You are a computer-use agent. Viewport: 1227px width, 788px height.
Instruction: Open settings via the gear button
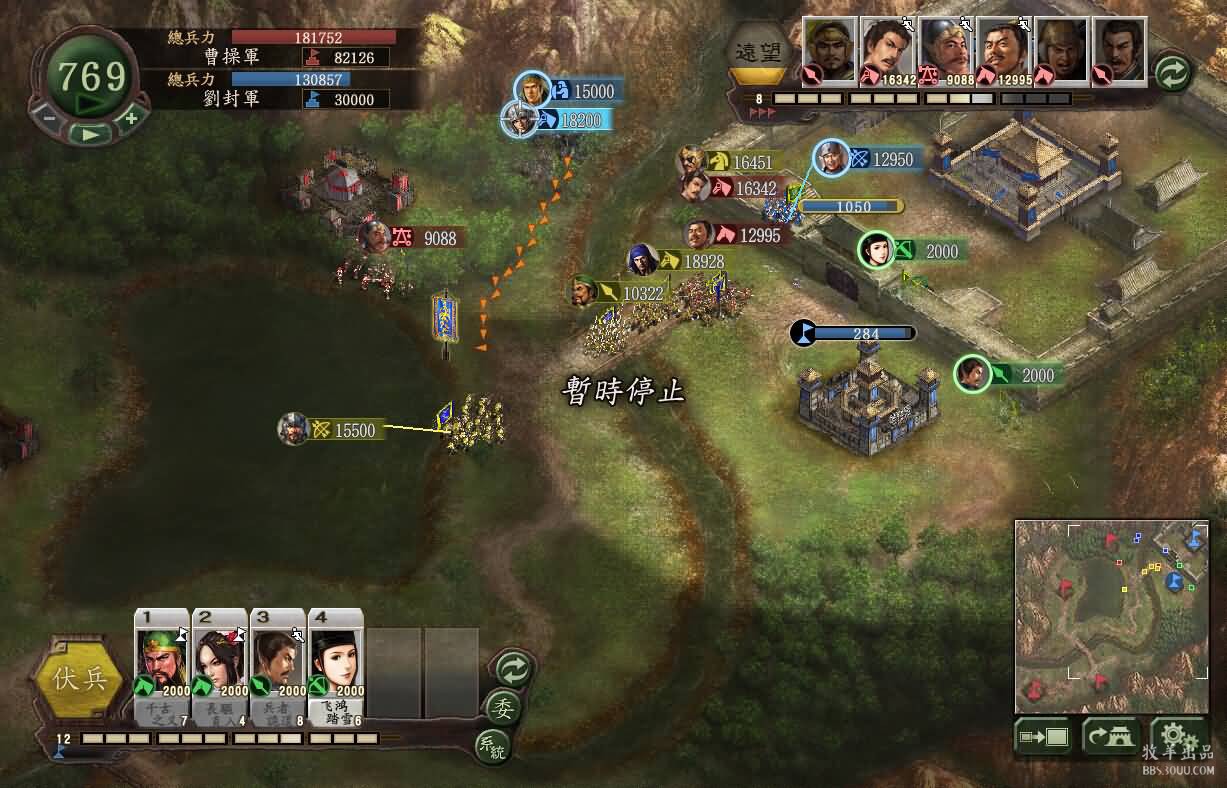pyautogui.click(x=1175, y=735)
